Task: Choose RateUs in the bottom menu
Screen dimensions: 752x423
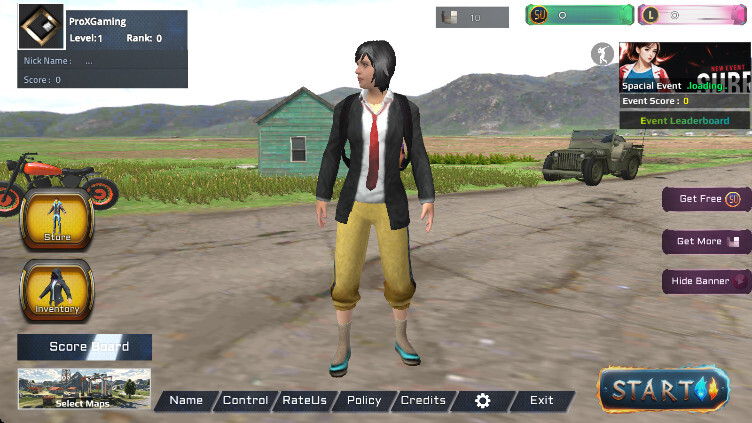Action: coord(304,400)
